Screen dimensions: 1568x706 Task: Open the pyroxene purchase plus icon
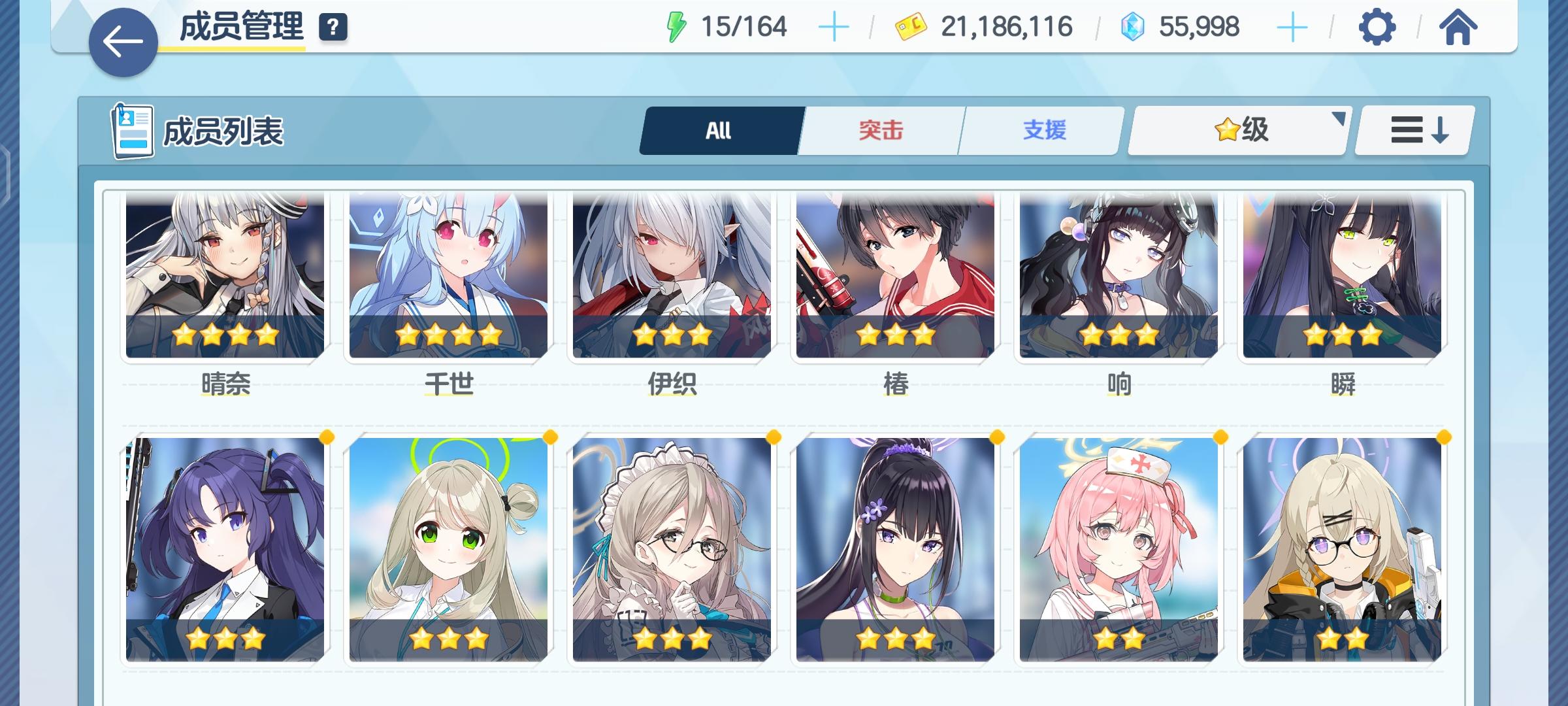1290,26
